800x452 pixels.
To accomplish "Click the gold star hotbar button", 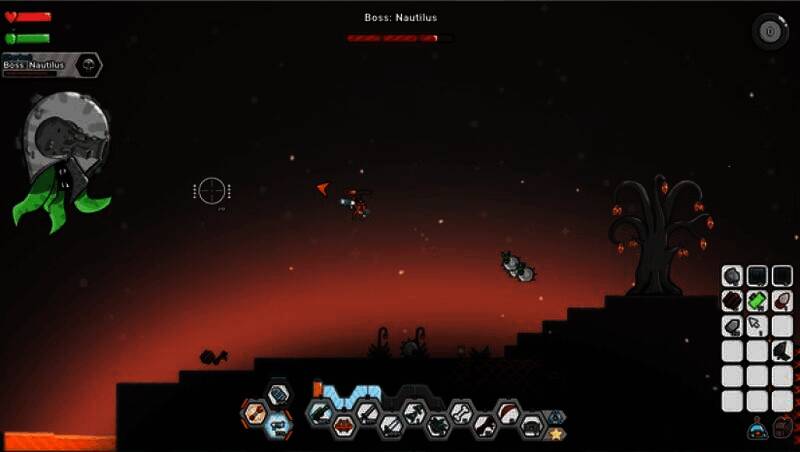I will (556, 433).
